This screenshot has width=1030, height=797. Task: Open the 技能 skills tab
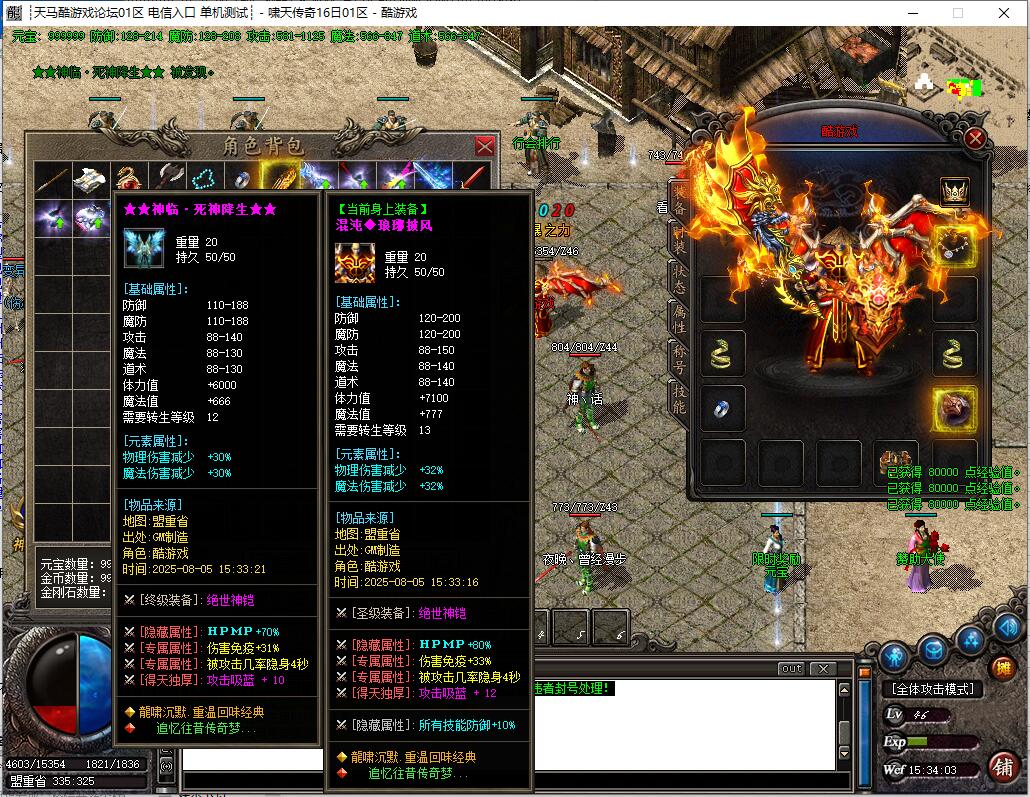click(679, 397)
